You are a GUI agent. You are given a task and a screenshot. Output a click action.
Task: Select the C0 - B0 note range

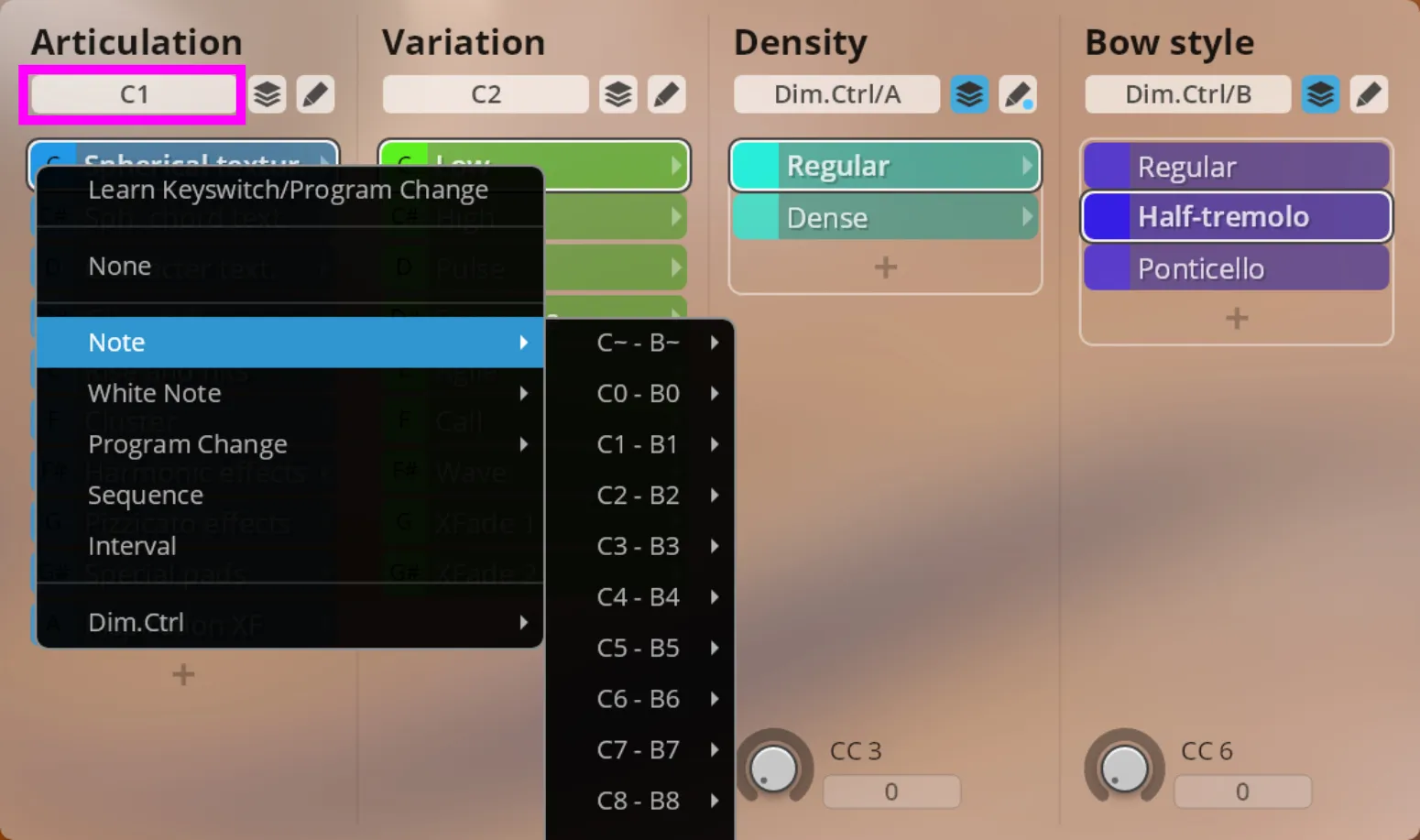pos(639,393)
